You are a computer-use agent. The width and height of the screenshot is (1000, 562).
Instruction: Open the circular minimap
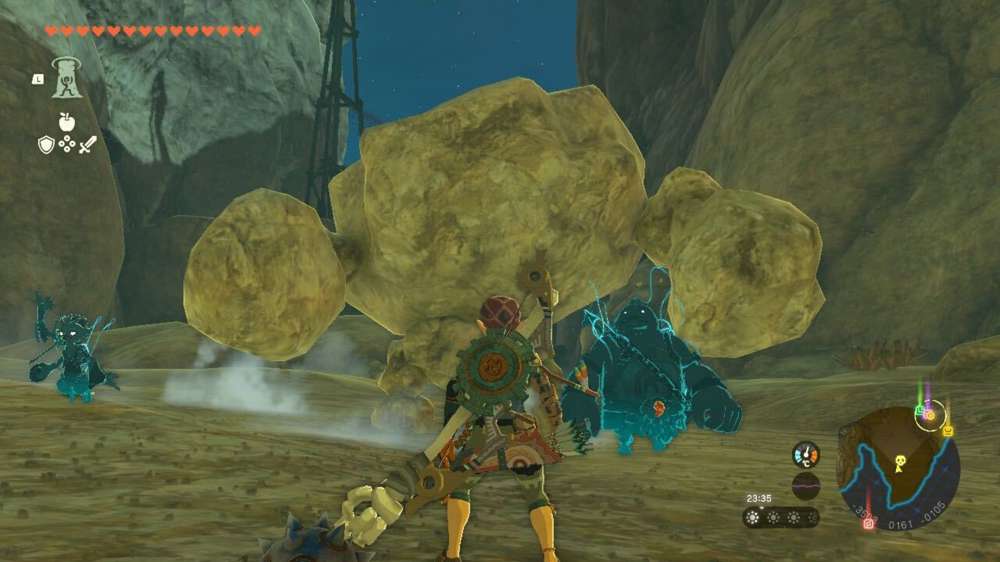(x=898, y=467)
